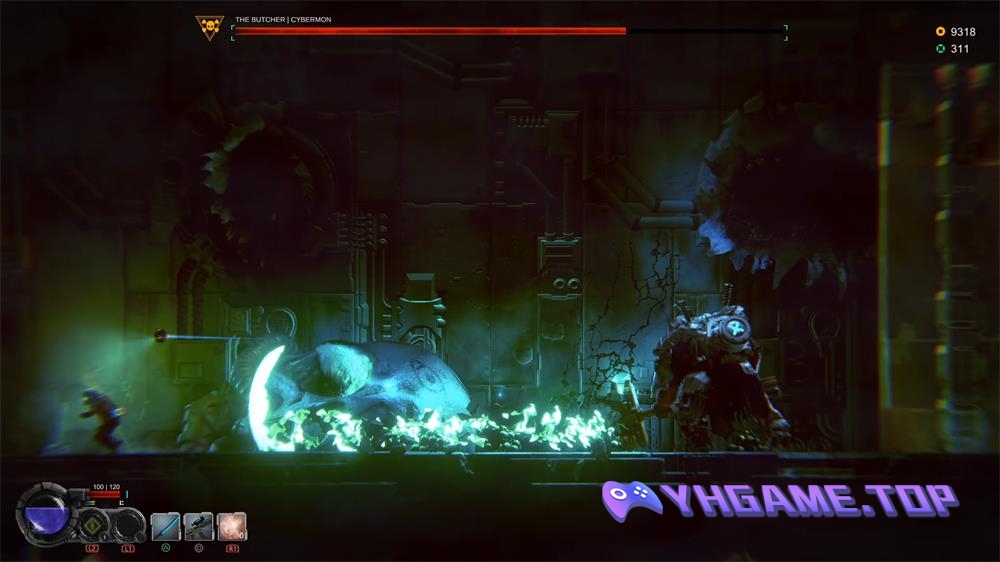The height and width of the screenshot is (562, 1000).
Task: Activate the fiery orb grenade slot
Action: [231, 526]
